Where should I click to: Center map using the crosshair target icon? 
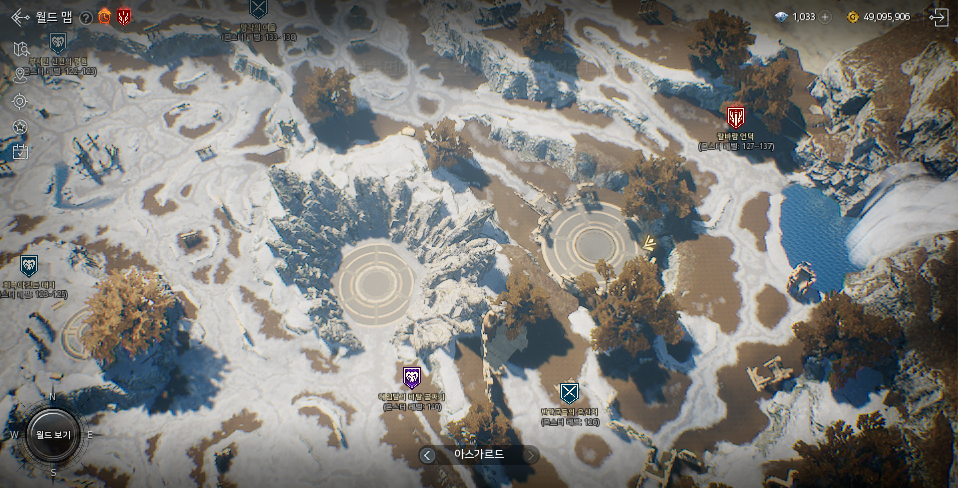pyautogui.click(x=20, y=101)
